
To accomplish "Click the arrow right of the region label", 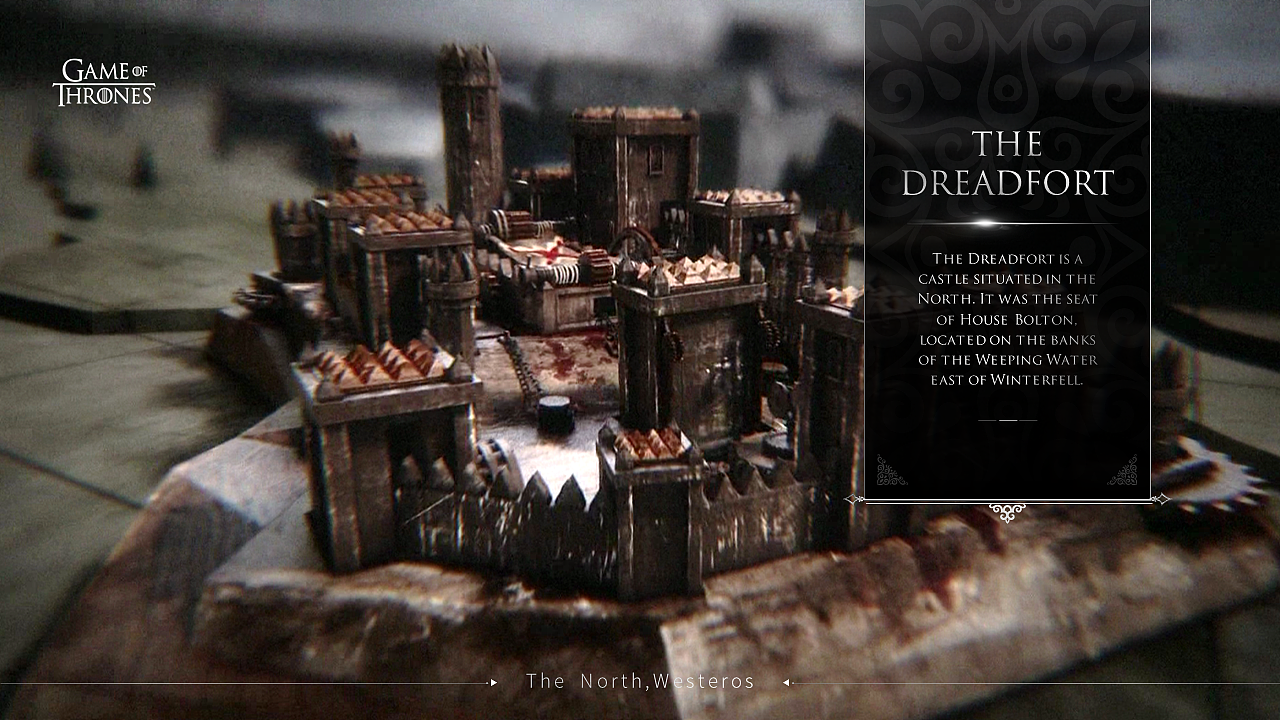I will coord(787,682).
